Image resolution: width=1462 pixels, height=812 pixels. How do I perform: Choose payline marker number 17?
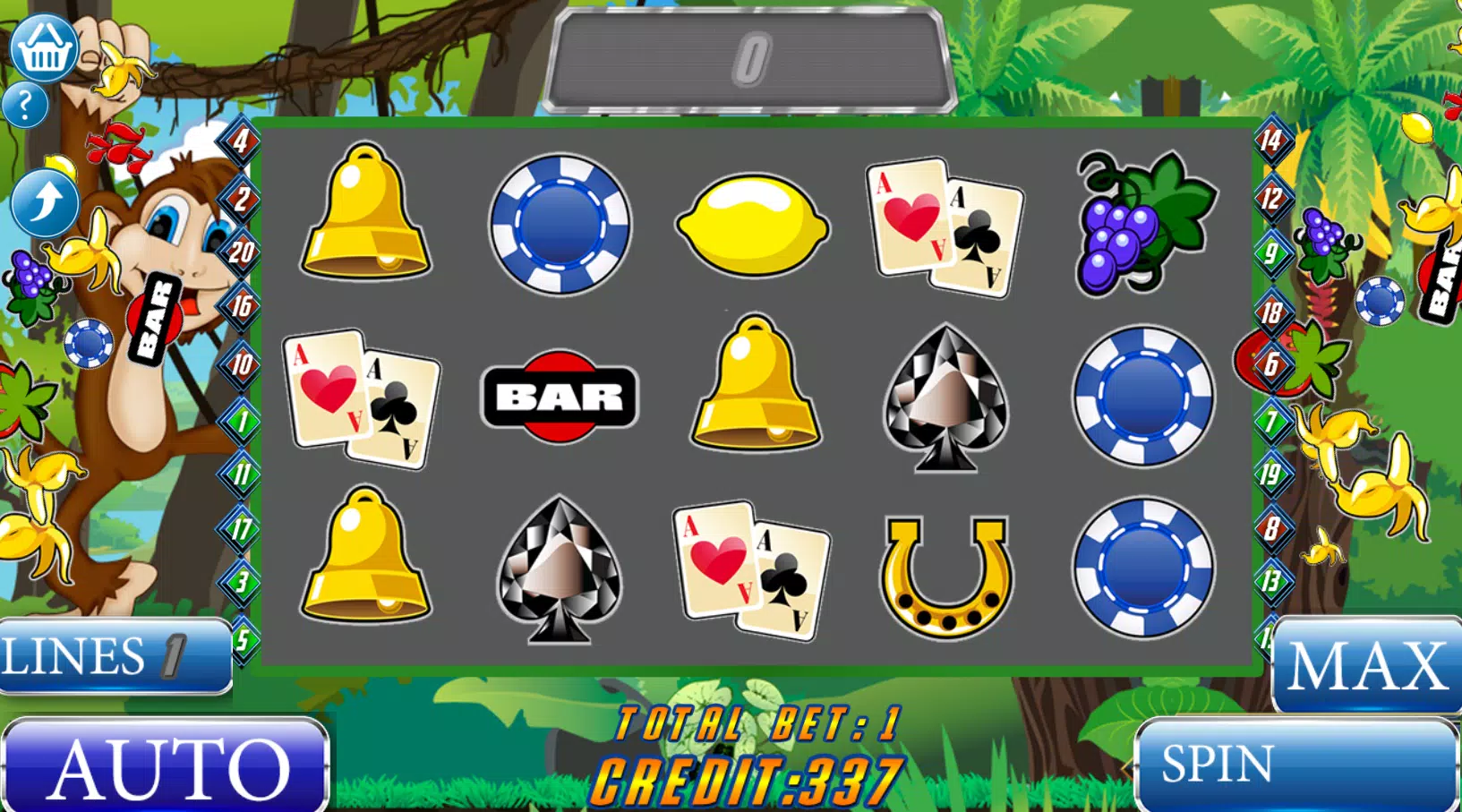click(x=241, y=529)
